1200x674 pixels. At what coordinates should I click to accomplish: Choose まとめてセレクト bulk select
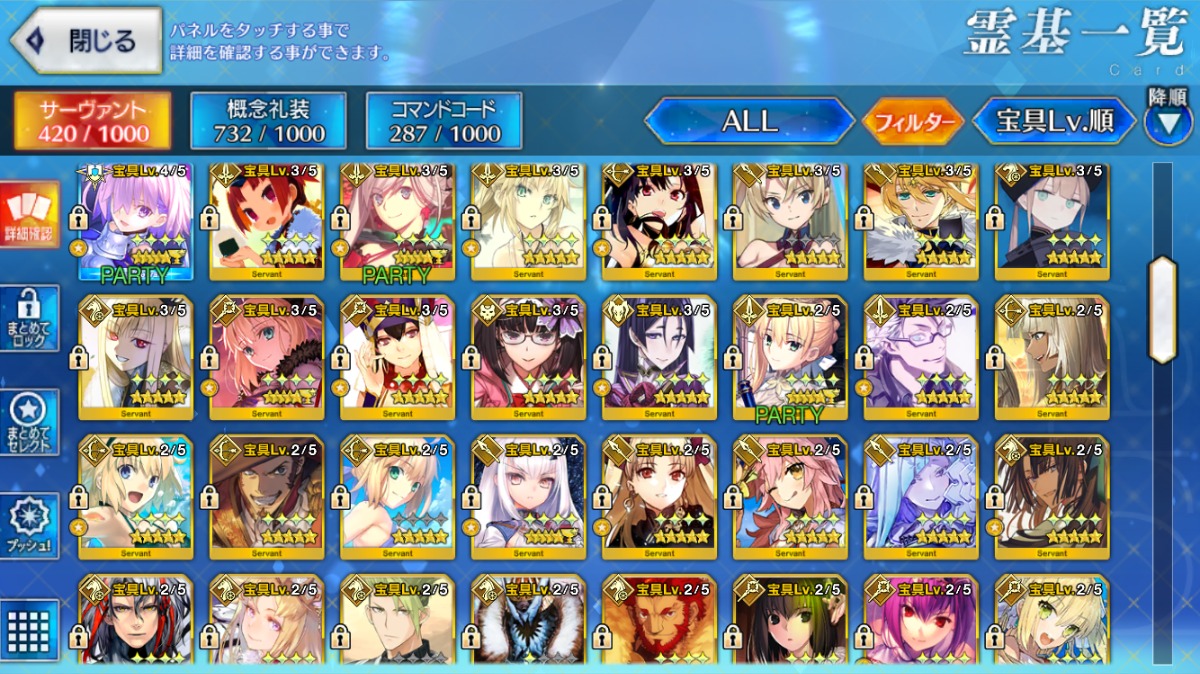point(30,422)
